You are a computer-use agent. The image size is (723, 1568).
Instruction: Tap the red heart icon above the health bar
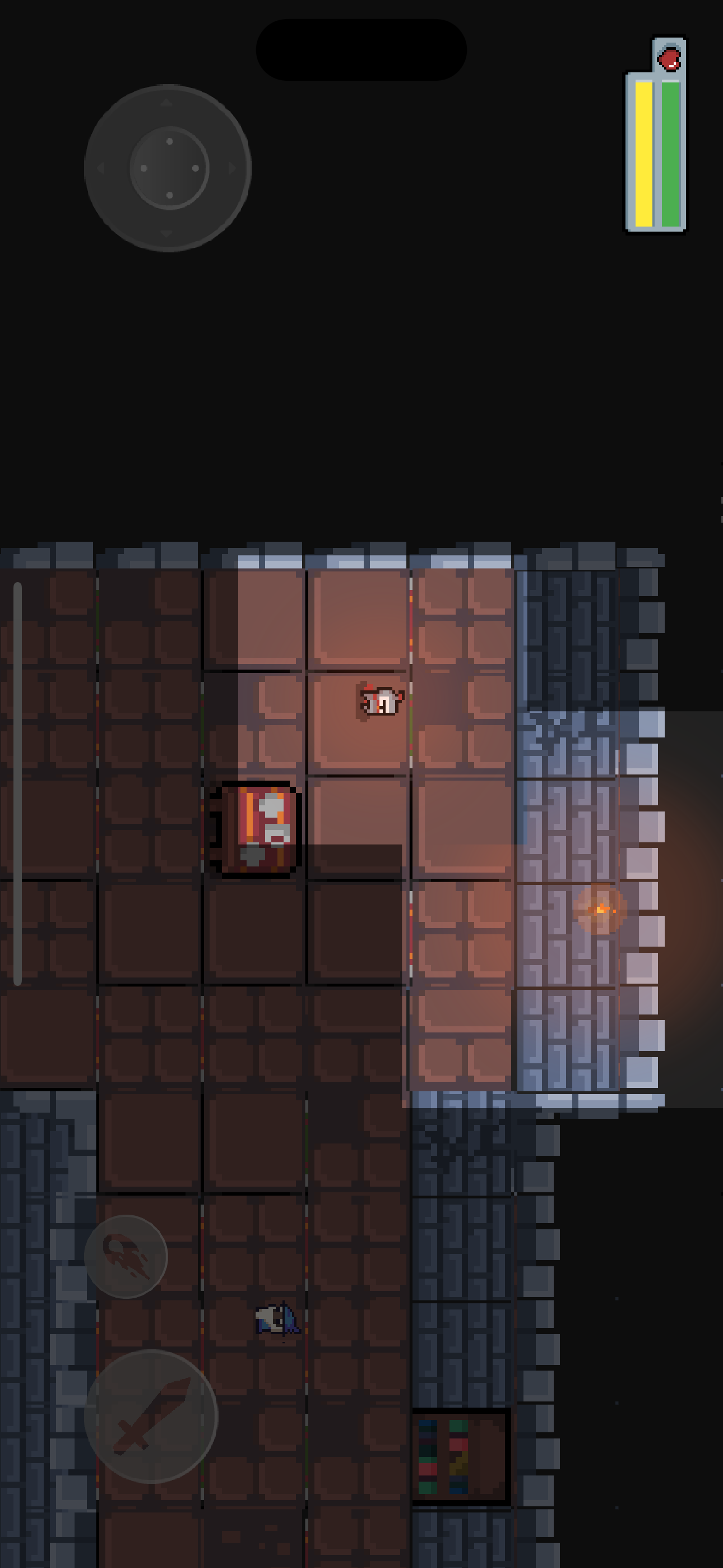tap(668, 59)
